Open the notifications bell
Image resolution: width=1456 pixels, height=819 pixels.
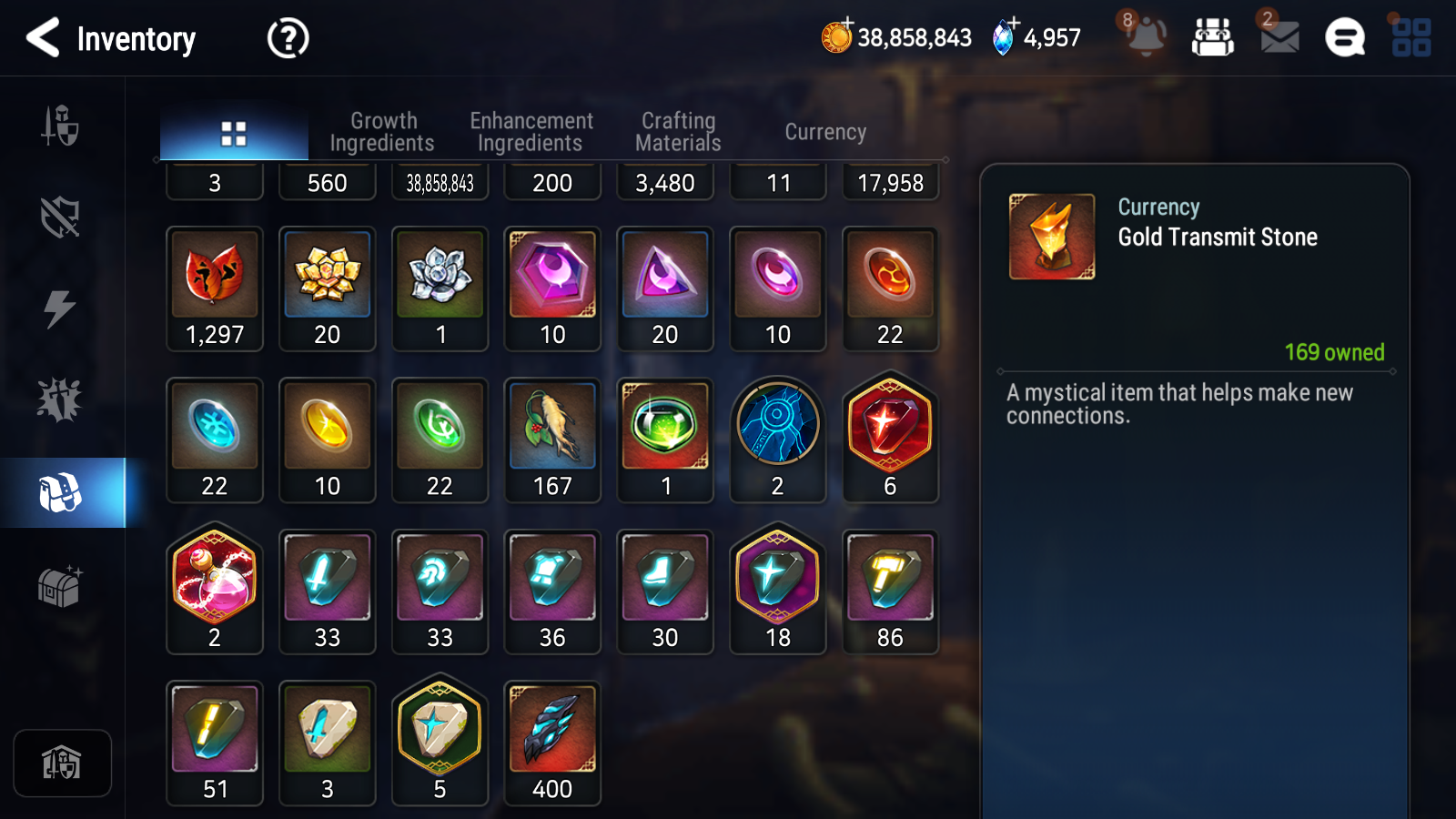coord(1146,37)
